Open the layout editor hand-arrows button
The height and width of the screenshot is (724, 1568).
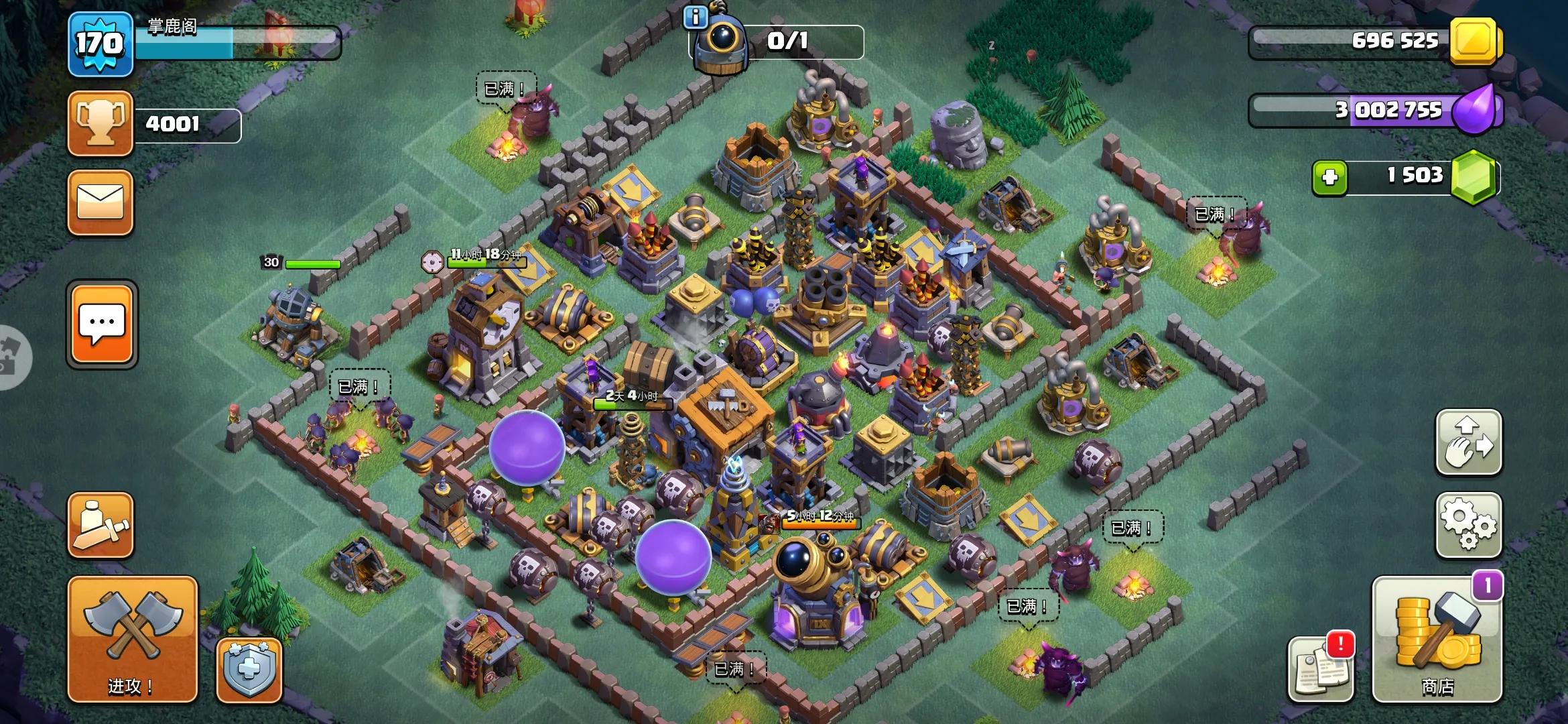point(1468,442)
